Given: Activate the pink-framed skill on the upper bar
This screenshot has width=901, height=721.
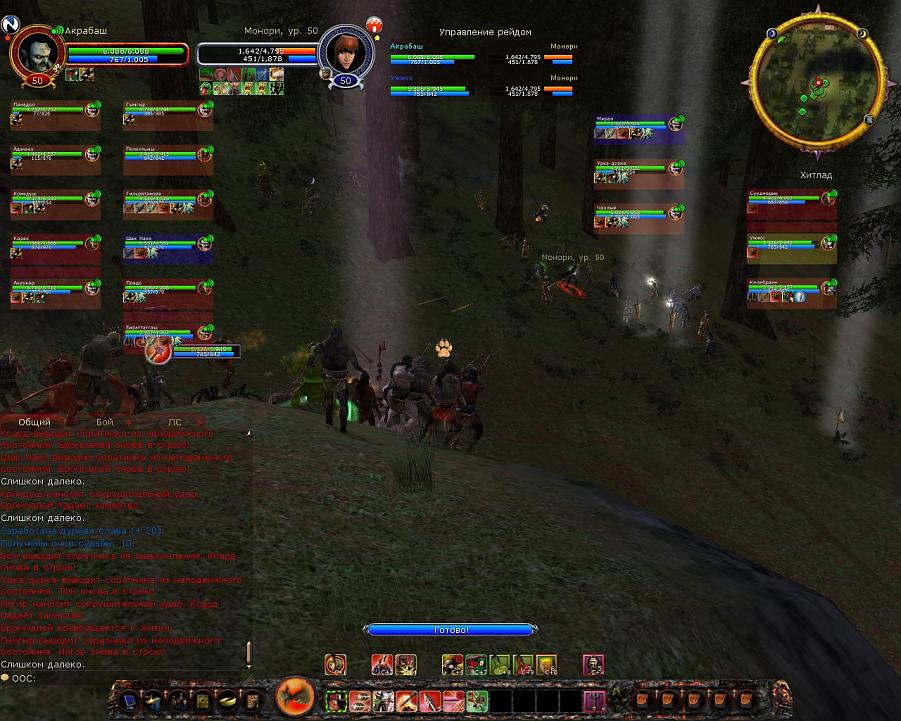Looking at the screenshot, I should [x=593, y=664].
